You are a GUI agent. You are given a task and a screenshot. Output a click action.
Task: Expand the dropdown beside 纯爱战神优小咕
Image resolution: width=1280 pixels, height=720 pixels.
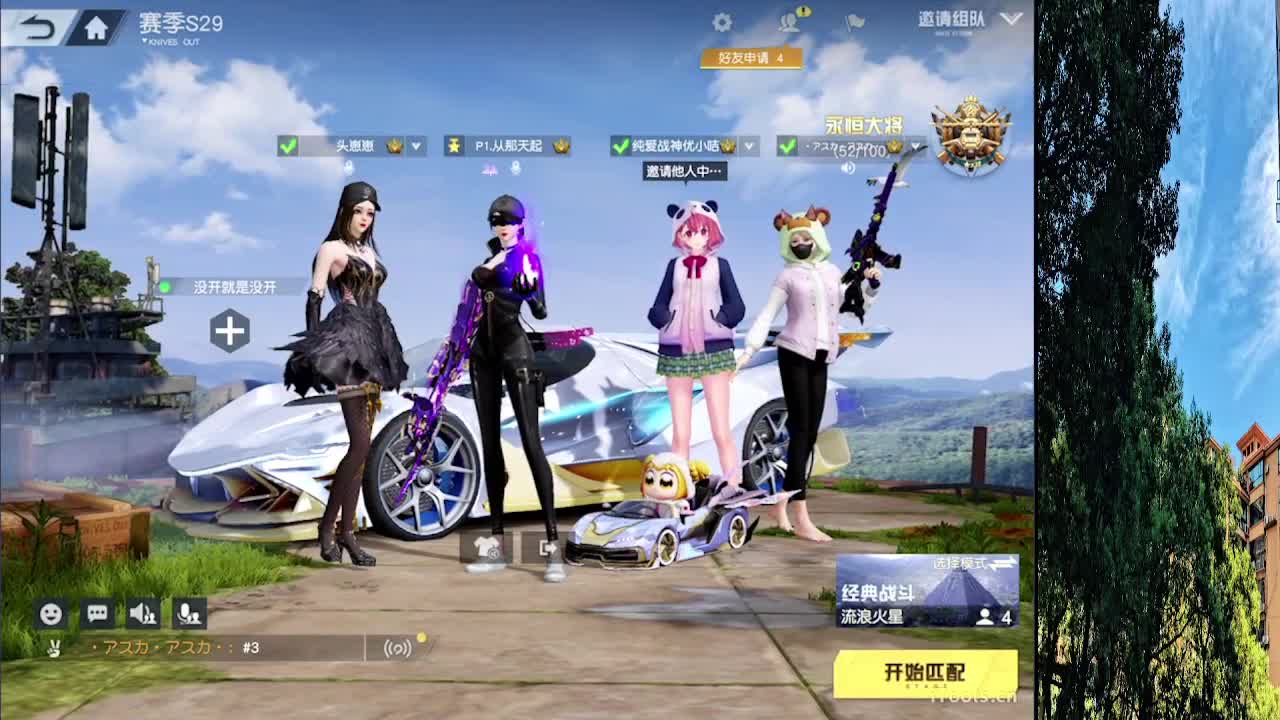(x=747, y=146)
